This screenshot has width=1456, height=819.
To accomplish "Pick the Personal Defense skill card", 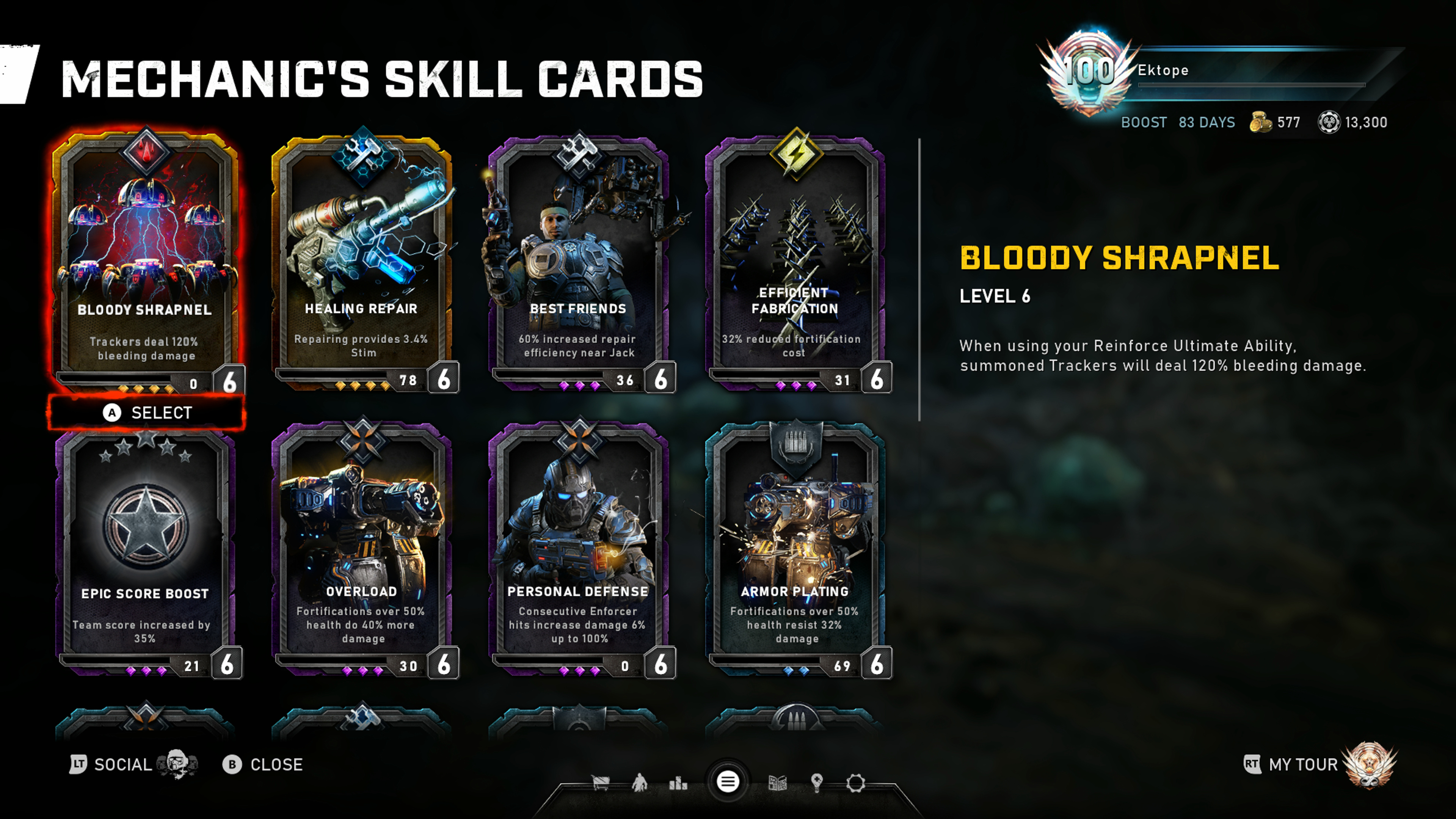I will [x=578, y=548].
